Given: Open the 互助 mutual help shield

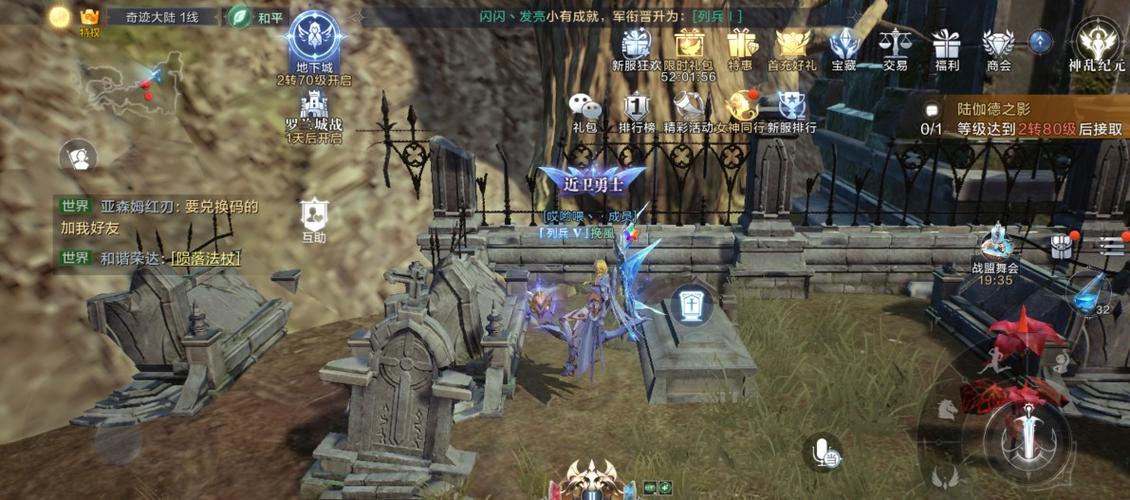Looking at the screenshot, I should pos(314,216).
